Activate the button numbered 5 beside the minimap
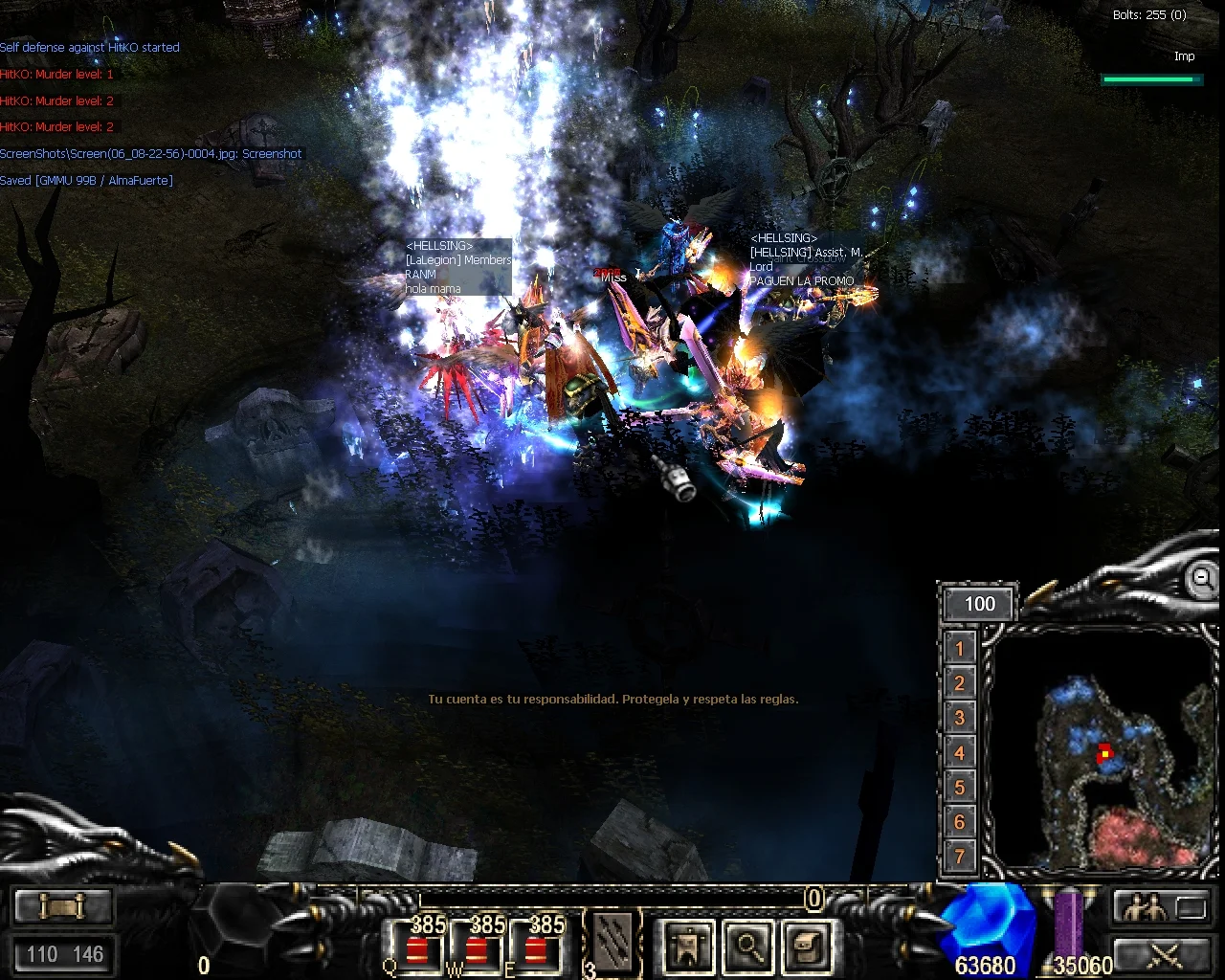 tap(960, 787)
